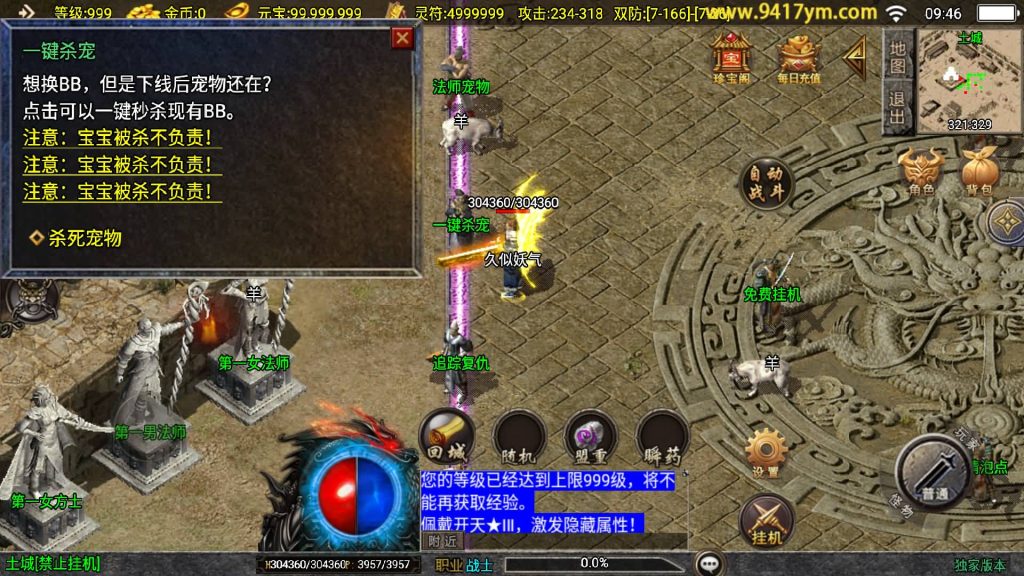Attack with the 普通 sword button
Viewport: 1024px width, 576px height.
click(x=934, y=472)
